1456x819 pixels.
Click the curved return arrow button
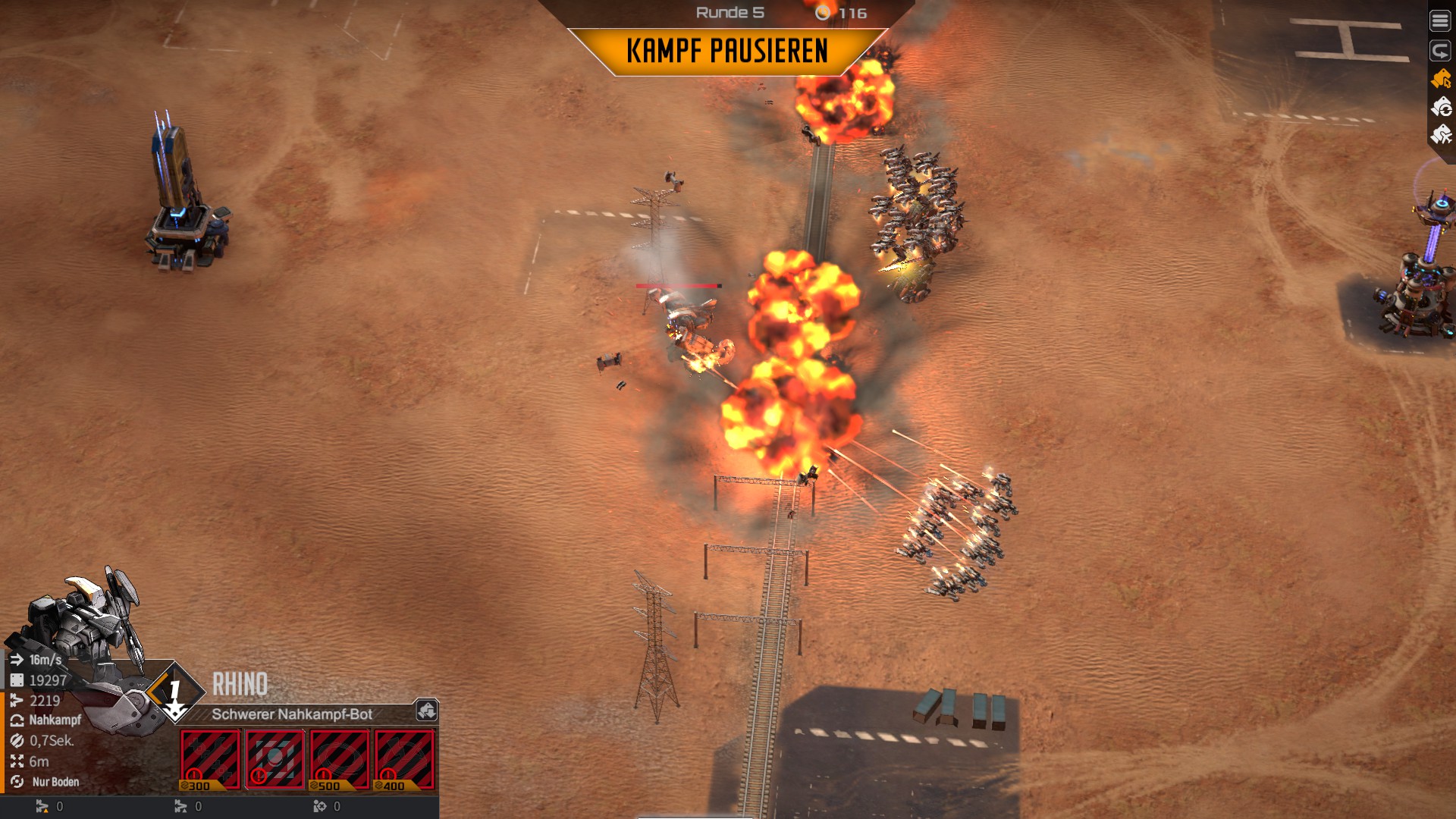[1439, 51]
